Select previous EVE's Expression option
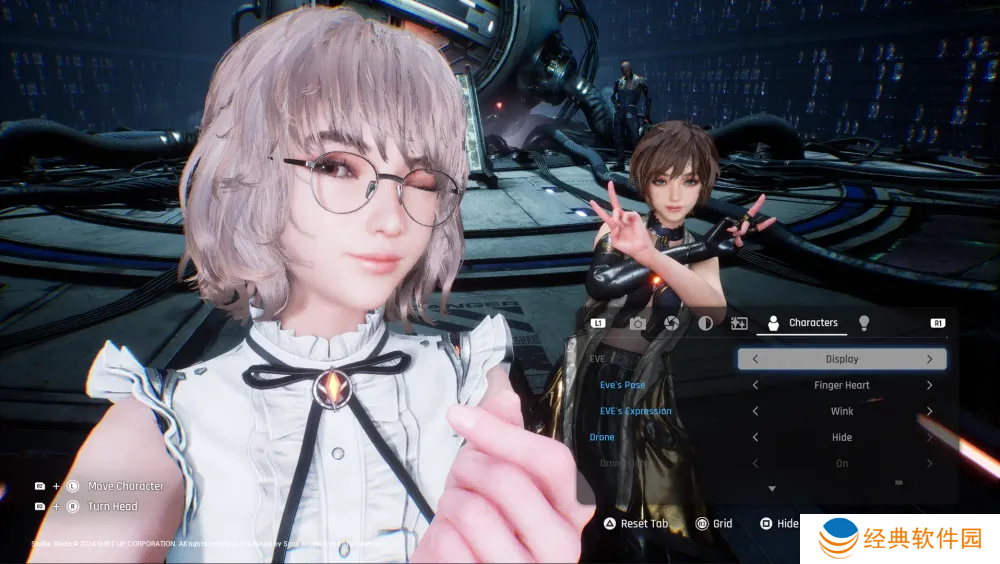This screenshot has height=564, width=1000. [755, 411]
